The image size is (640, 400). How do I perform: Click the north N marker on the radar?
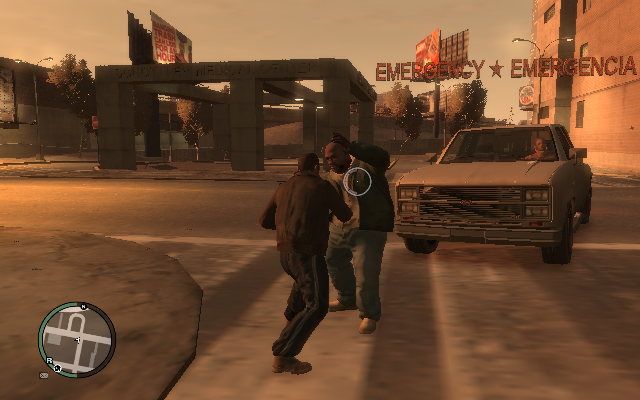point(83,306)
